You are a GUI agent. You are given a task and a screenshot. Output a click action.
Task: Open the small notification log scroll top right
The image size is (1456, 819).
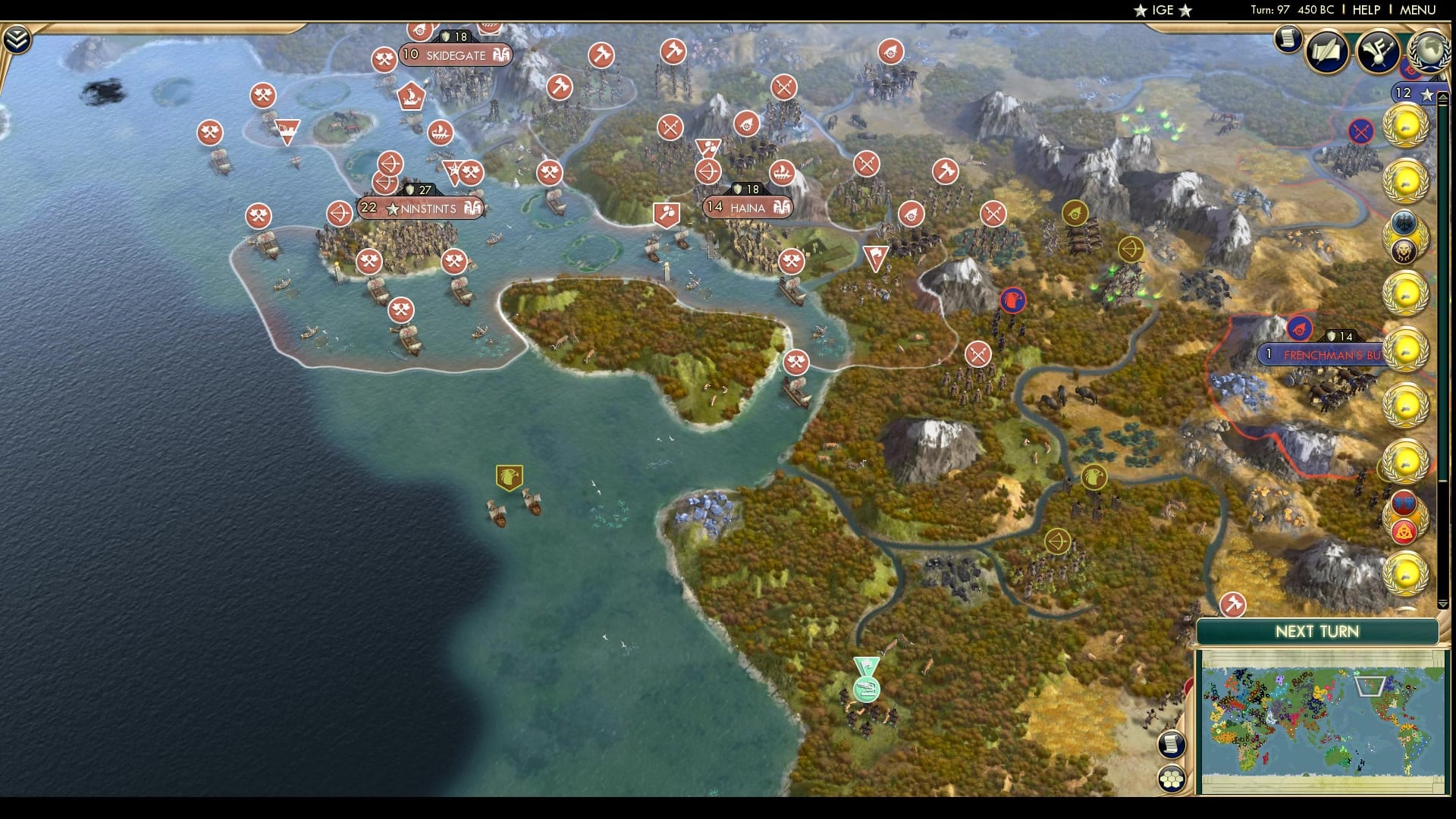(1288, 39)
